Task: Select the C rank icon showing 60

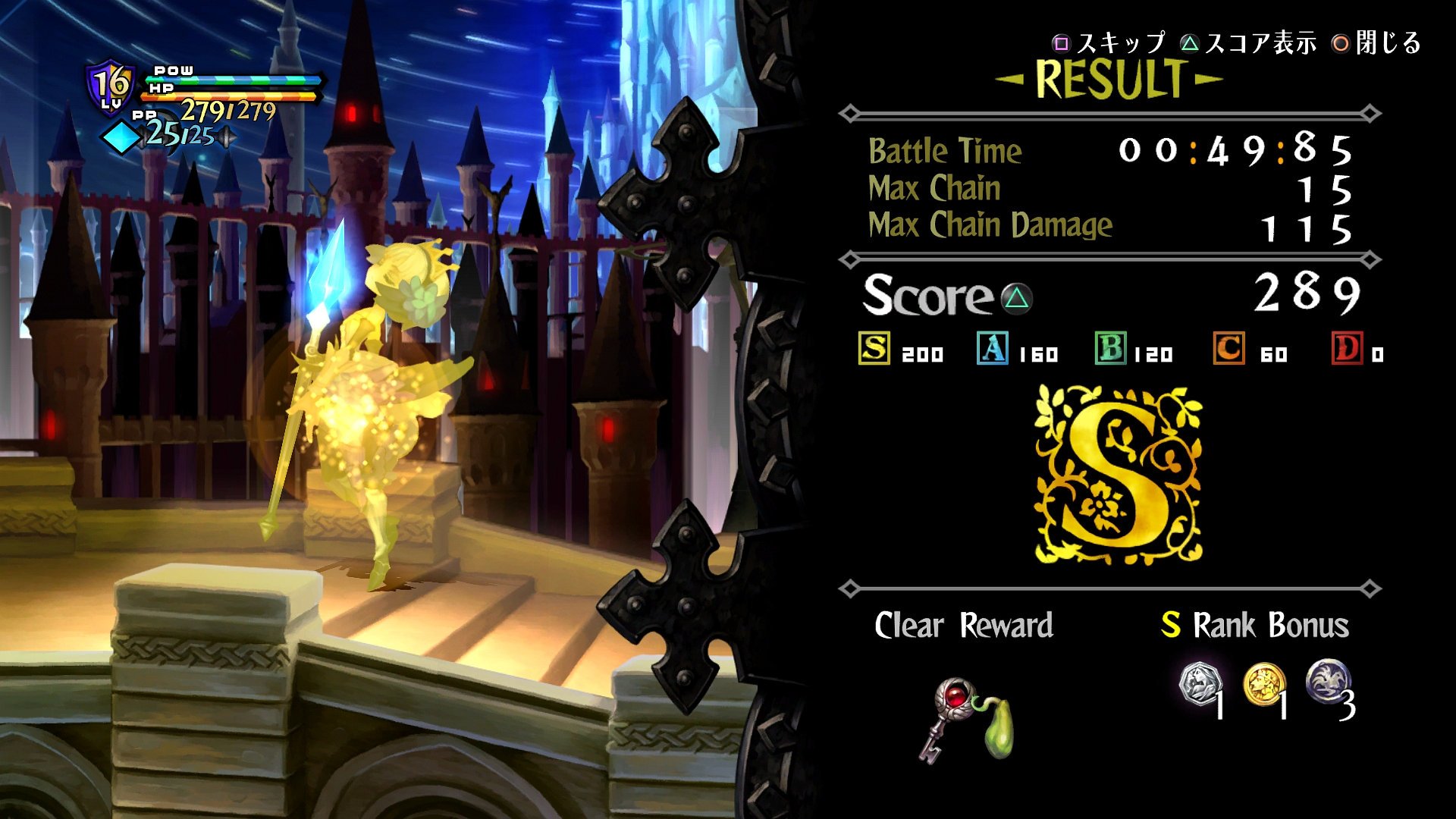Action: tap(1228, 351)
